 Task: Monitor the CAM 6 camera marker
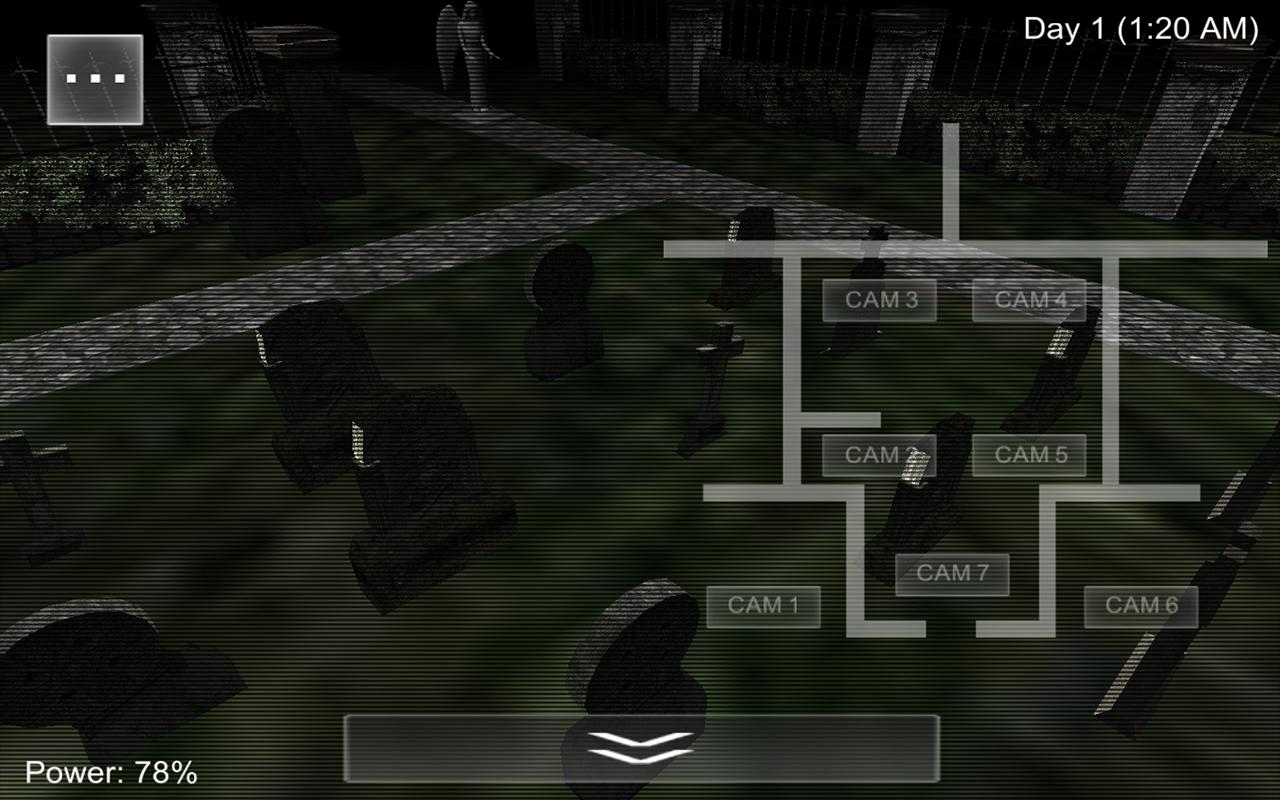click(x=1140, y=604)
